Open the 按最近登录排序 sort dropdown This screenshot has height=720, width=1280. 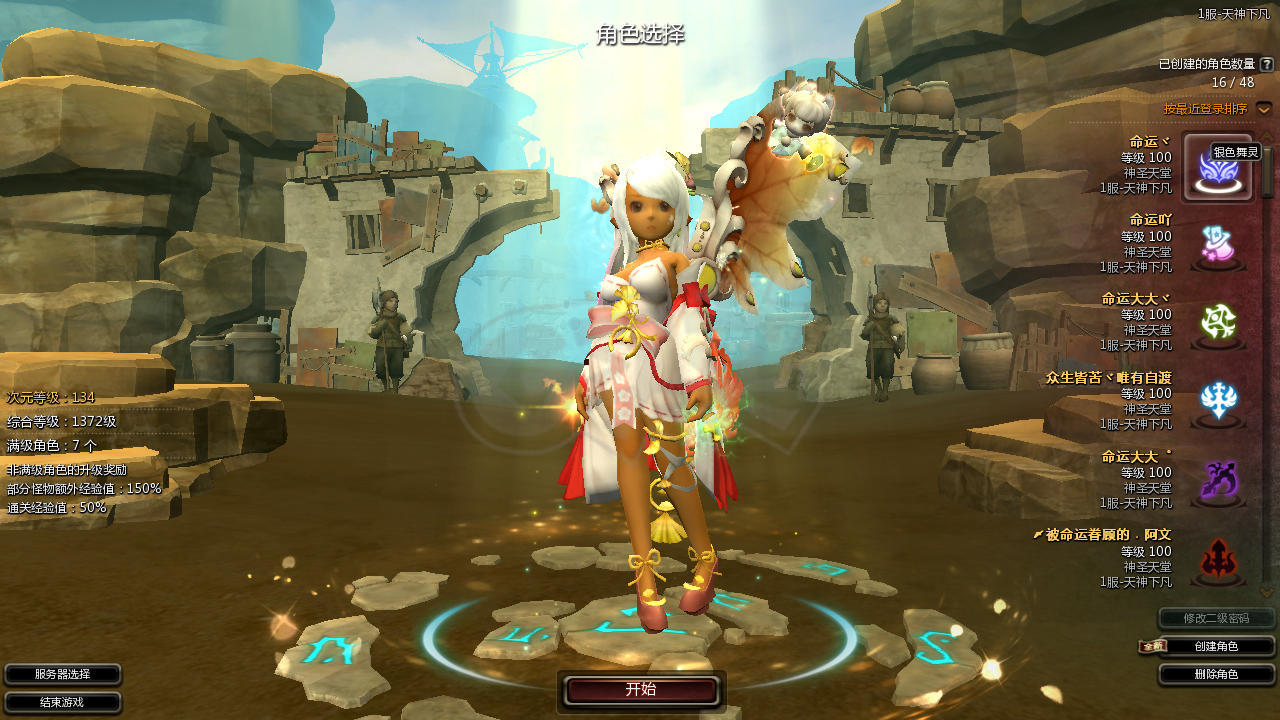1264,108
